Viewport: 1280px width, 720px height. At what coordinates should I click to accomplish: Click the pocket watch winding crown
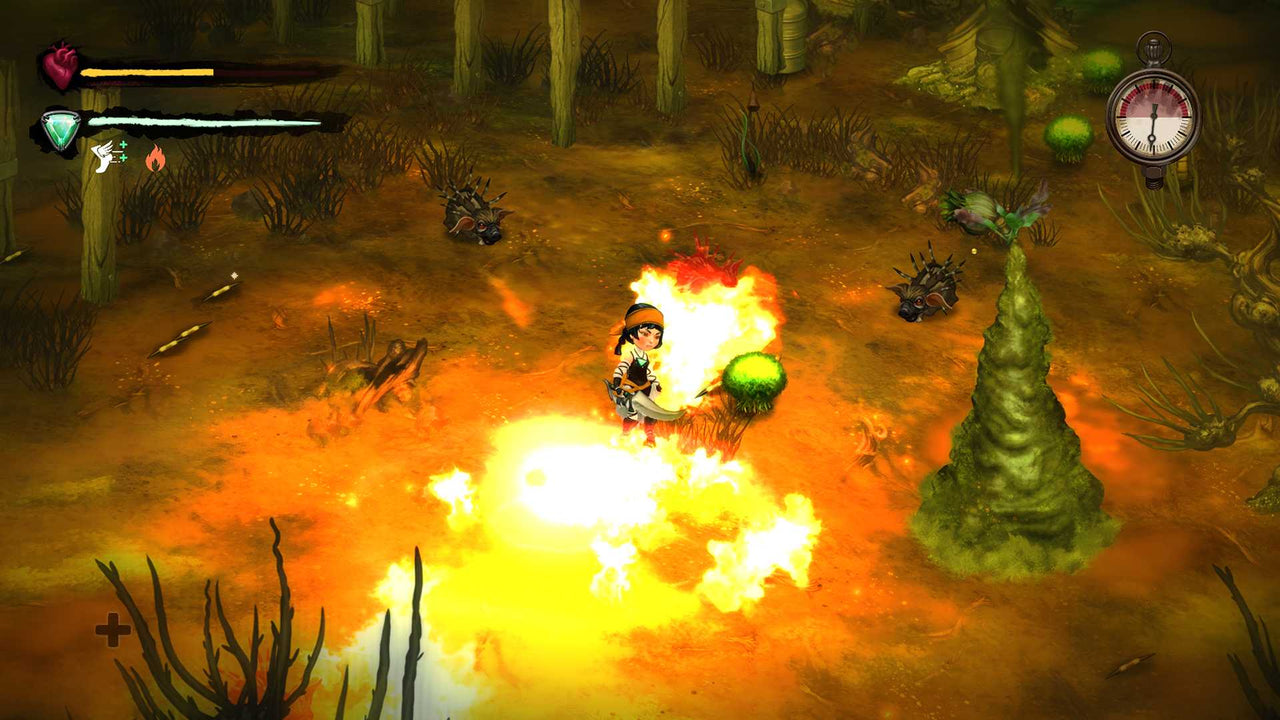1153,50
